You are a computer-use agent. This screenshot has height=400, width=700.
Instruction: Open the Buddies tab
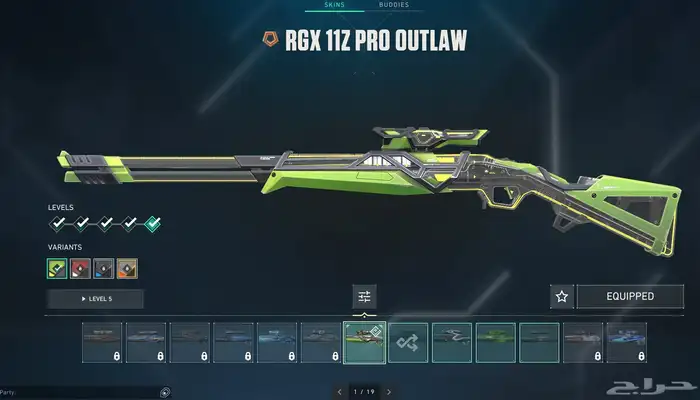click(394, 5)
